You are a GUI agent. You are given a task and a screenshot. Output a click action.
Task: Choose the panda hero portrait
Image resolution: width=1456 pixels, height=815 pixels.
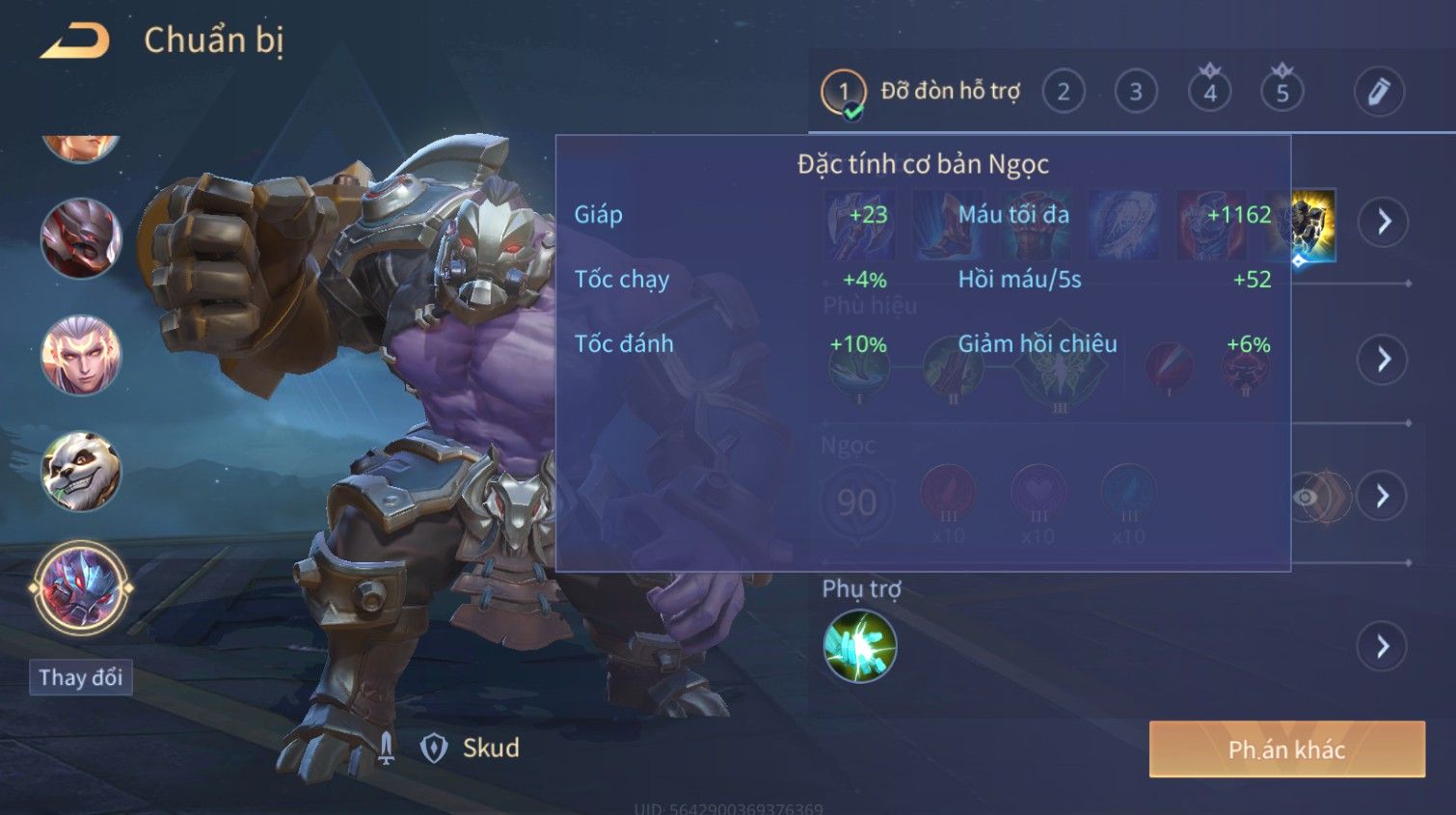[x=81, y=472]
